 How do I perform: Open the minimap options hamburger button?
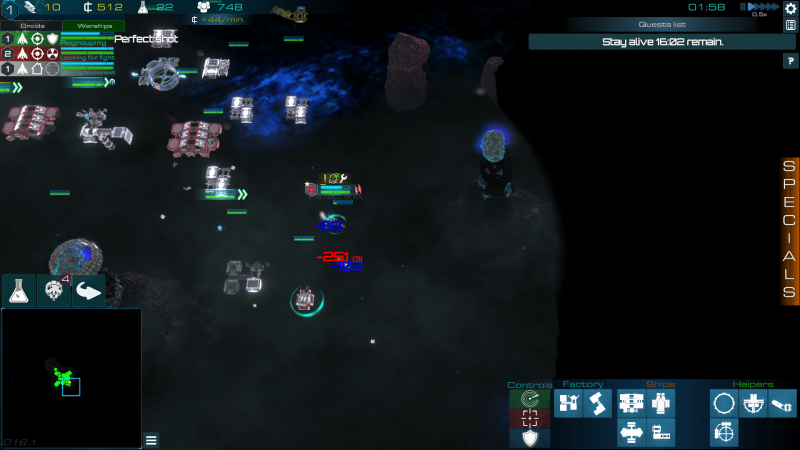coord(151,439)
